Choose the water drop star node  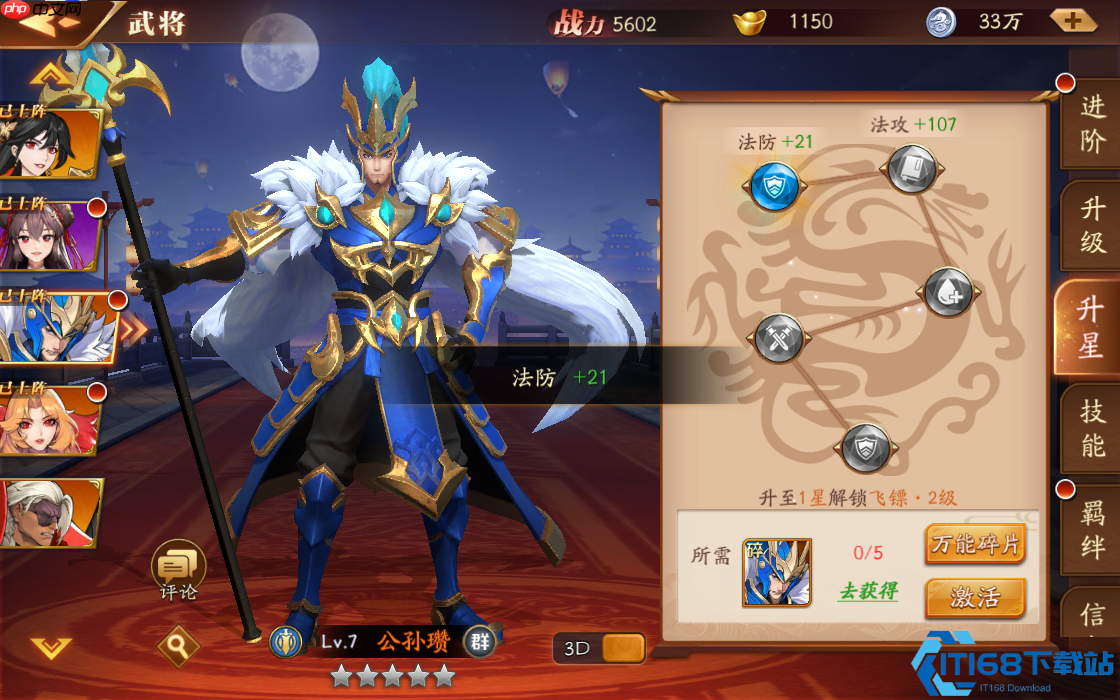[947, 291]
